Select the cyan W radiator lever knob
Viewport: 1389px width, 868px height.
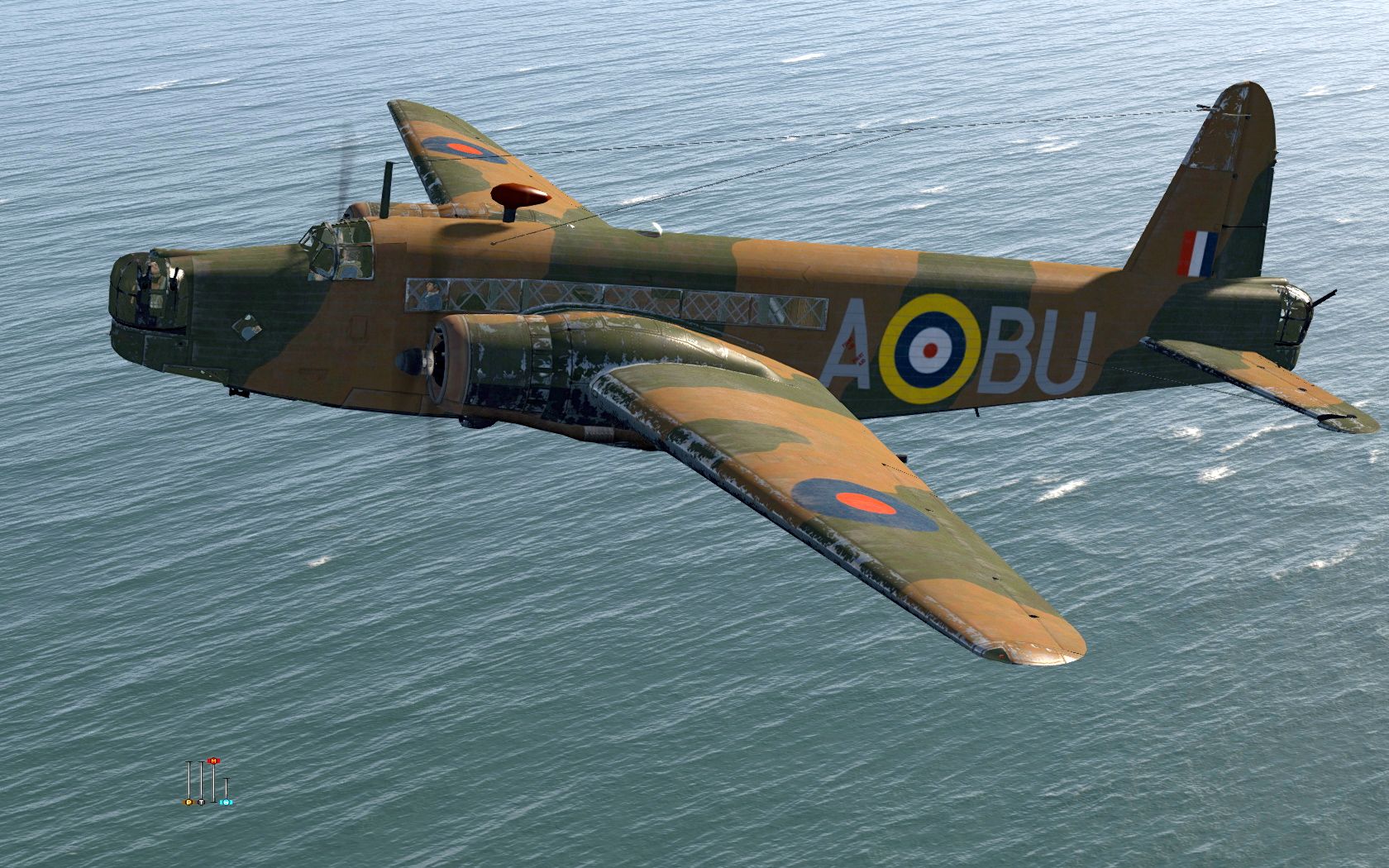tap(227, 802)
